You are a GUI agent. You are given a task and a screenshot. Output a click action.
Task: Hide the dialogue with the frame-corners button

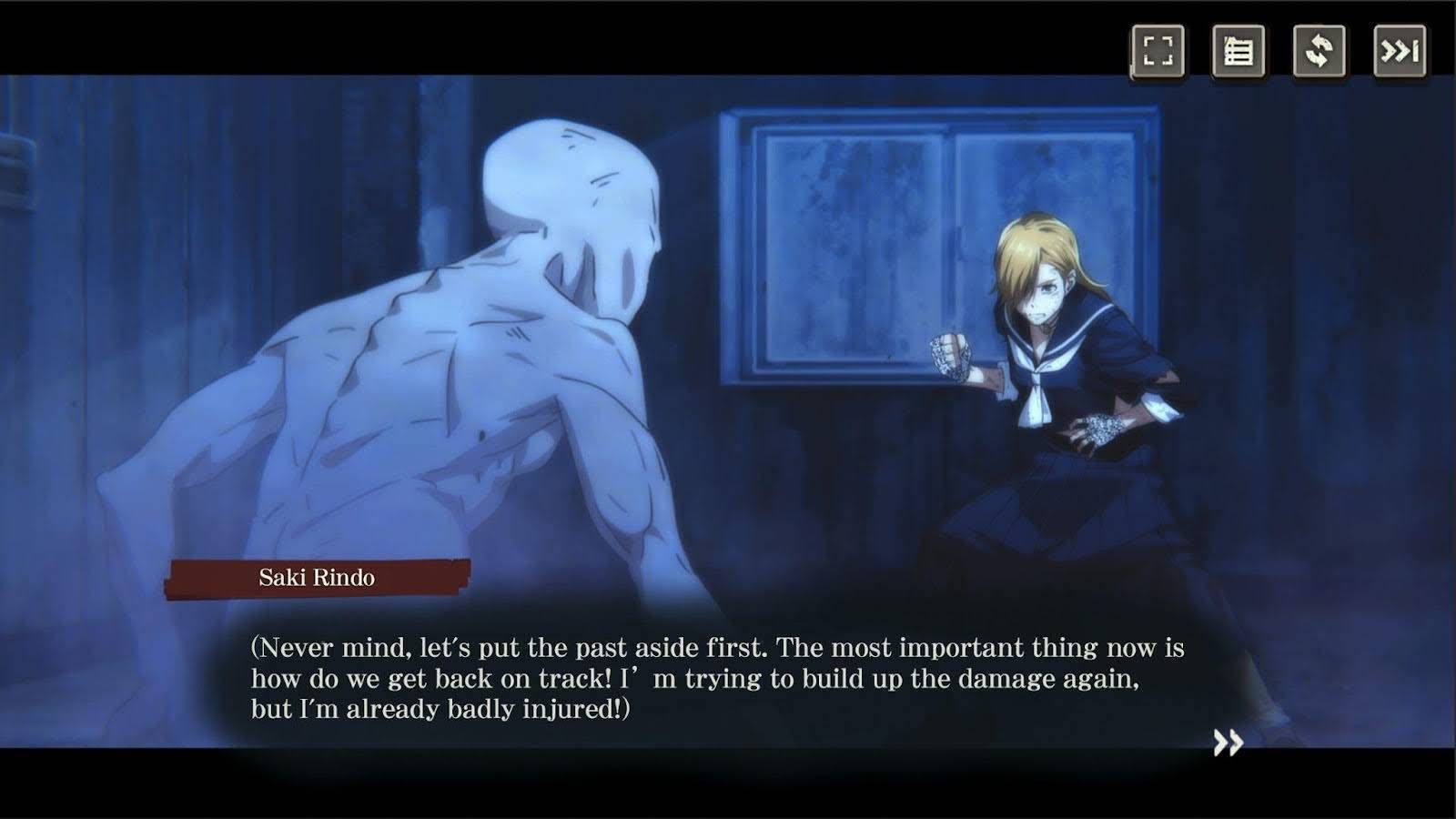[1158, 51]
